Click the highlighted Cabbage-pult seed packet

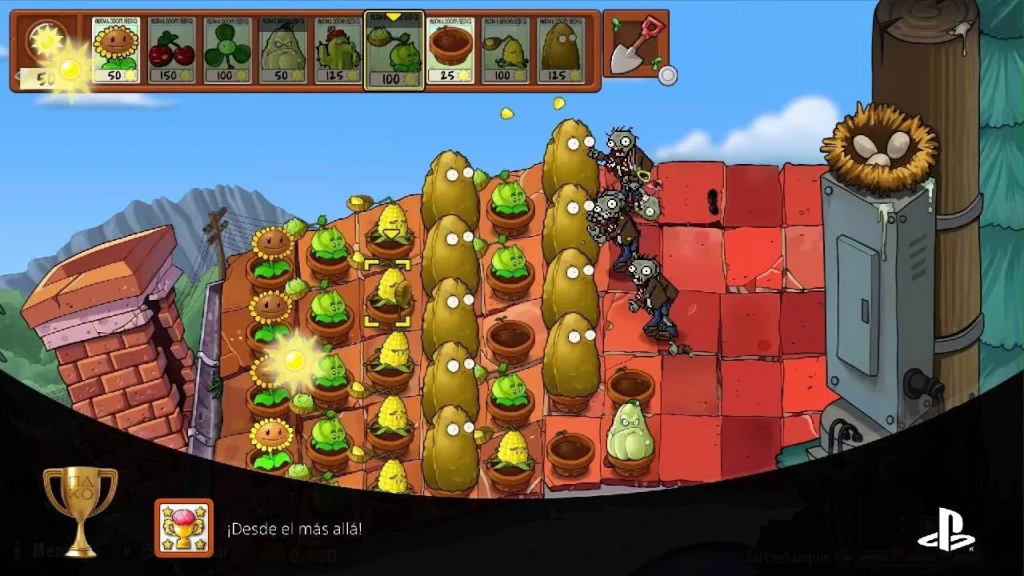click(394, 51)
